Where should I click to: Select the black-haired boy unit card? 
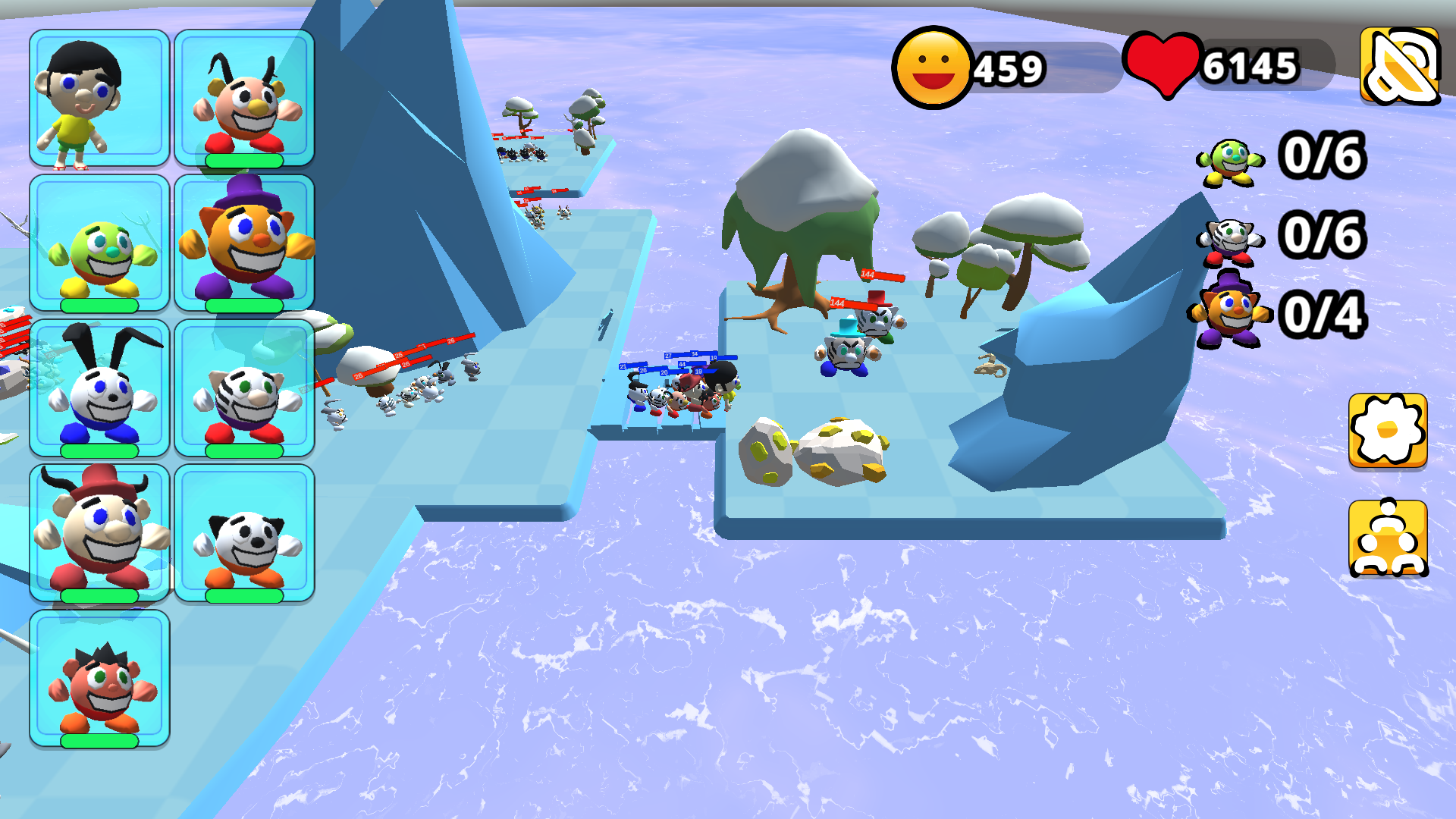[x=99, y=98]
